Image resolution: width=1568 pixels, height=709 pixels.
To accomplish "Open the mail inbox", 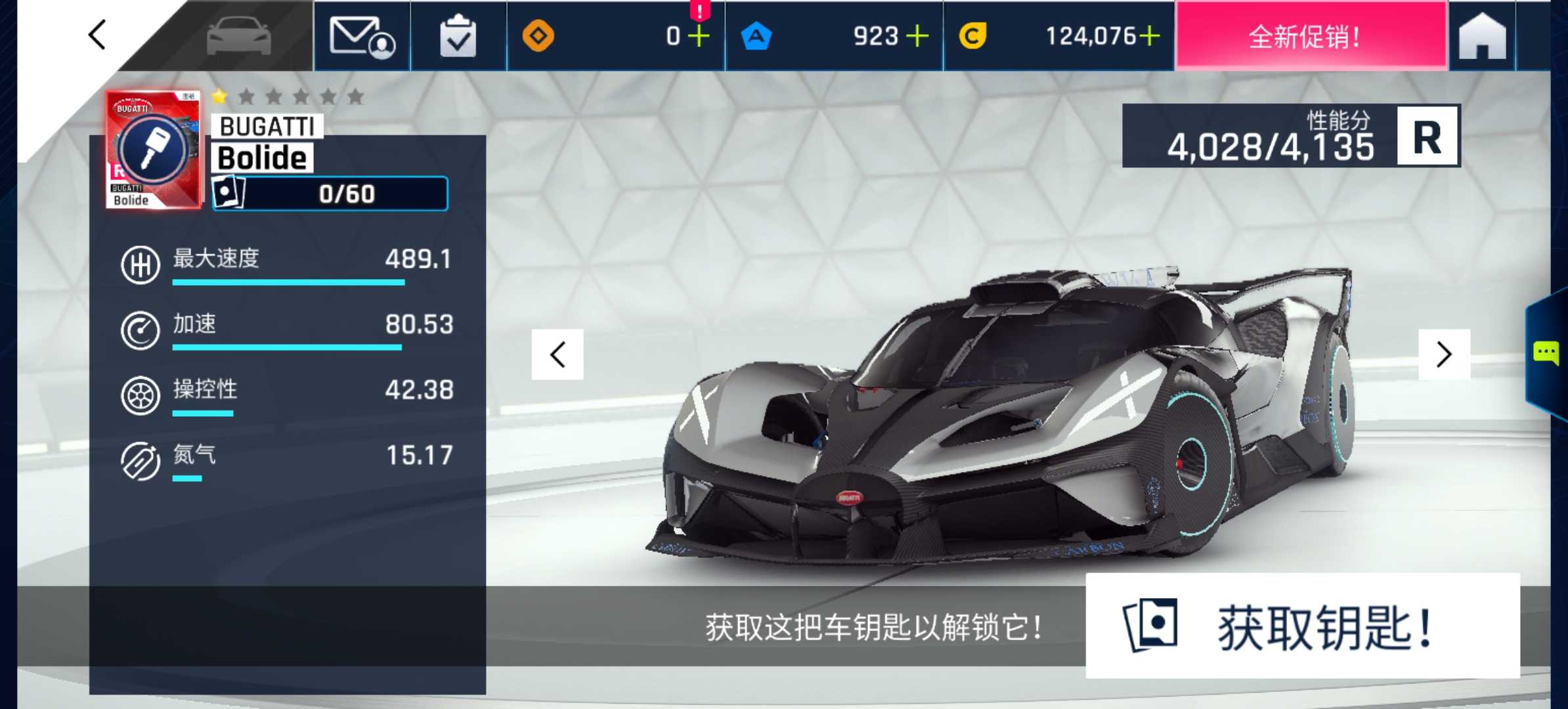I will click(x=362, y=36).
